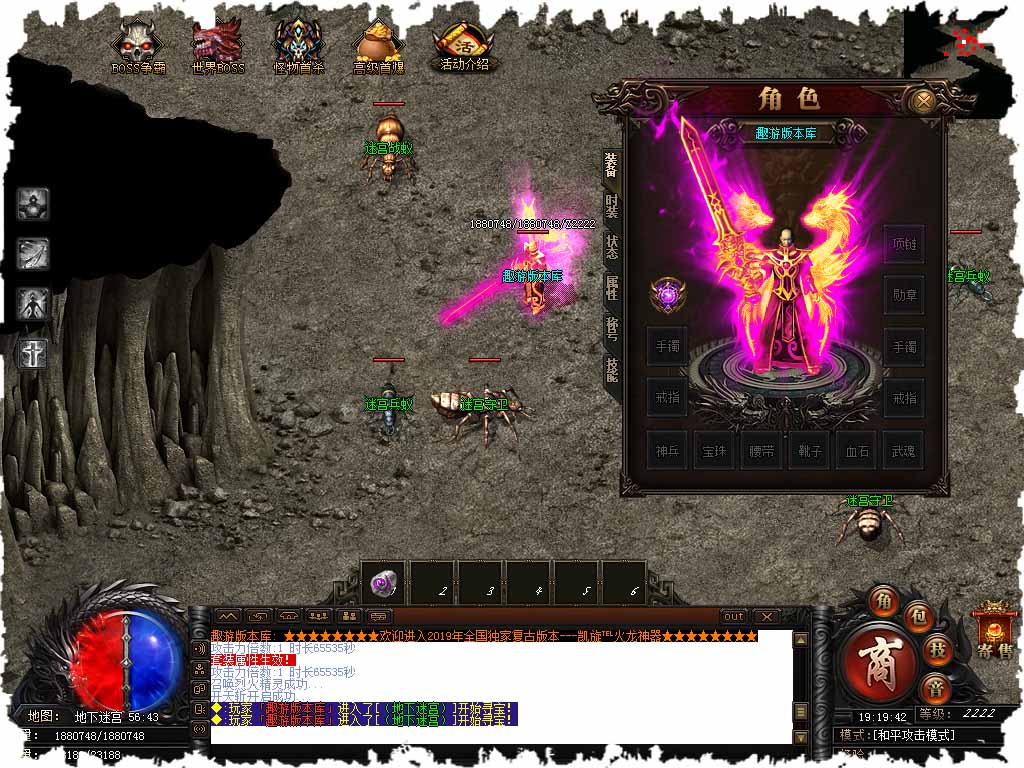Open the 活动介绍 event info icon
Image resolution: width=1024 pixels, height=768 pixels.
tap(464, 45)
